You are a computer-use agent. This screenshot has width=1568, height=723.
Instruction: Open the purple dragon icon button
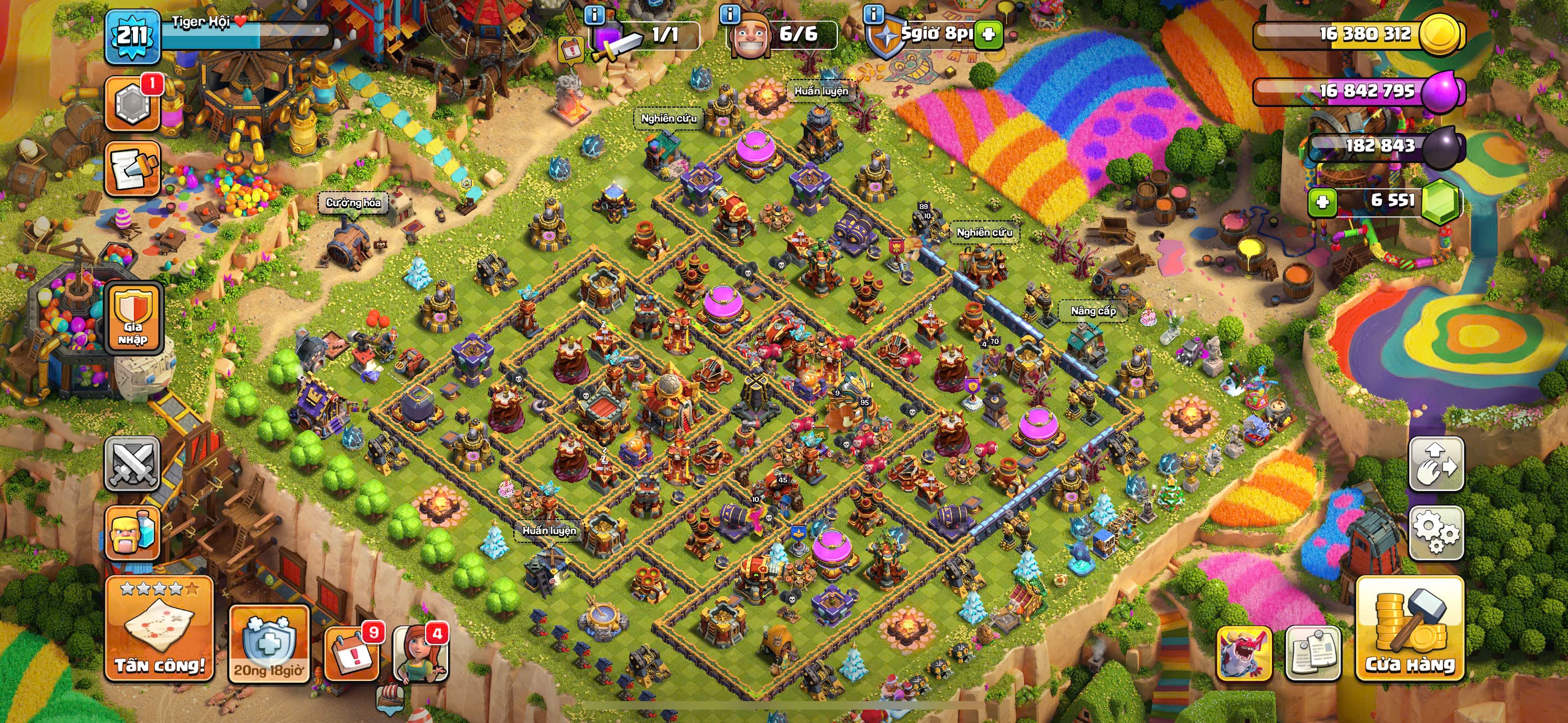point(1243,654)
